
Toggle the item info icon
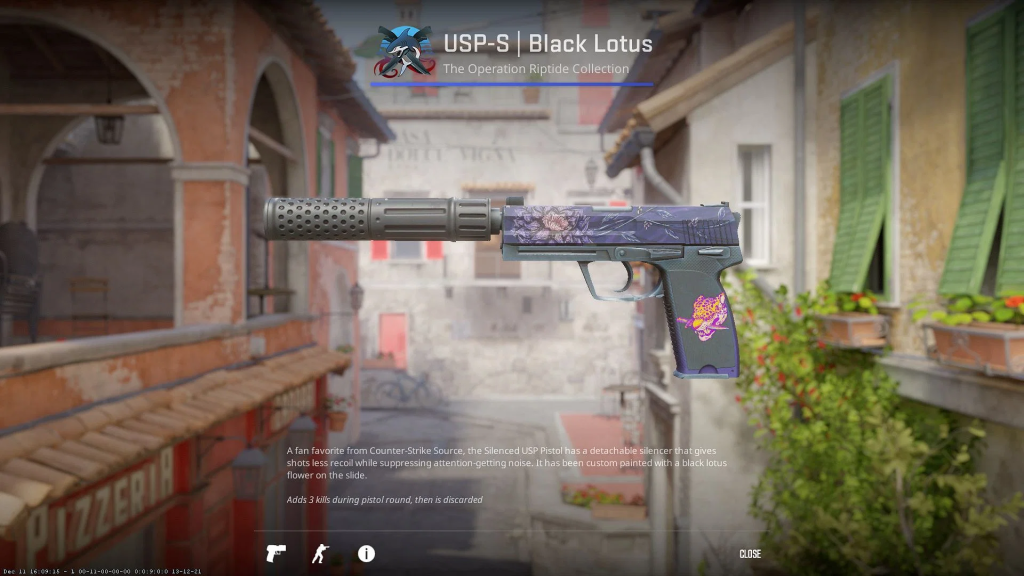(366, 553)
